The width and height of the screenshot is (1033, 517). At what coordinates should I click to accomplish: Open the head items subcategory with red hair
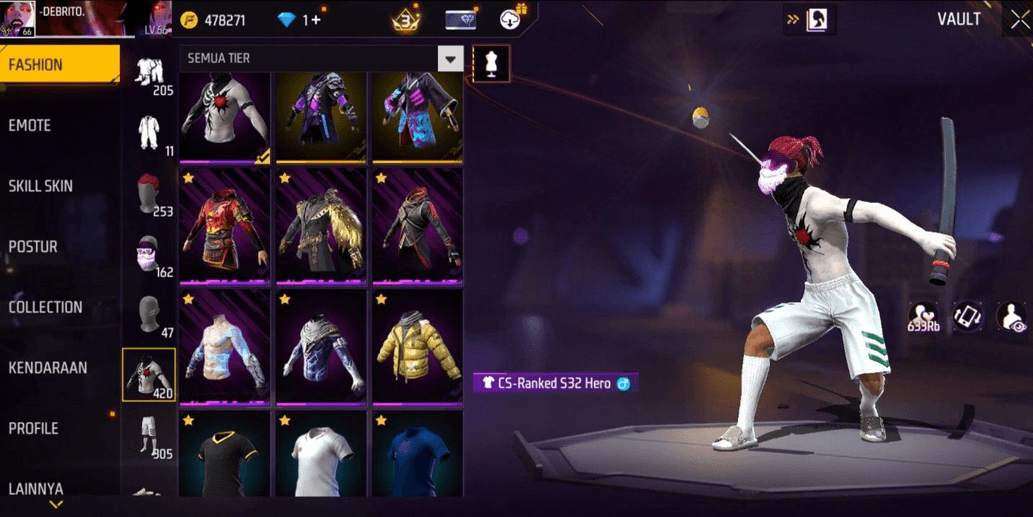pos(149,194)
